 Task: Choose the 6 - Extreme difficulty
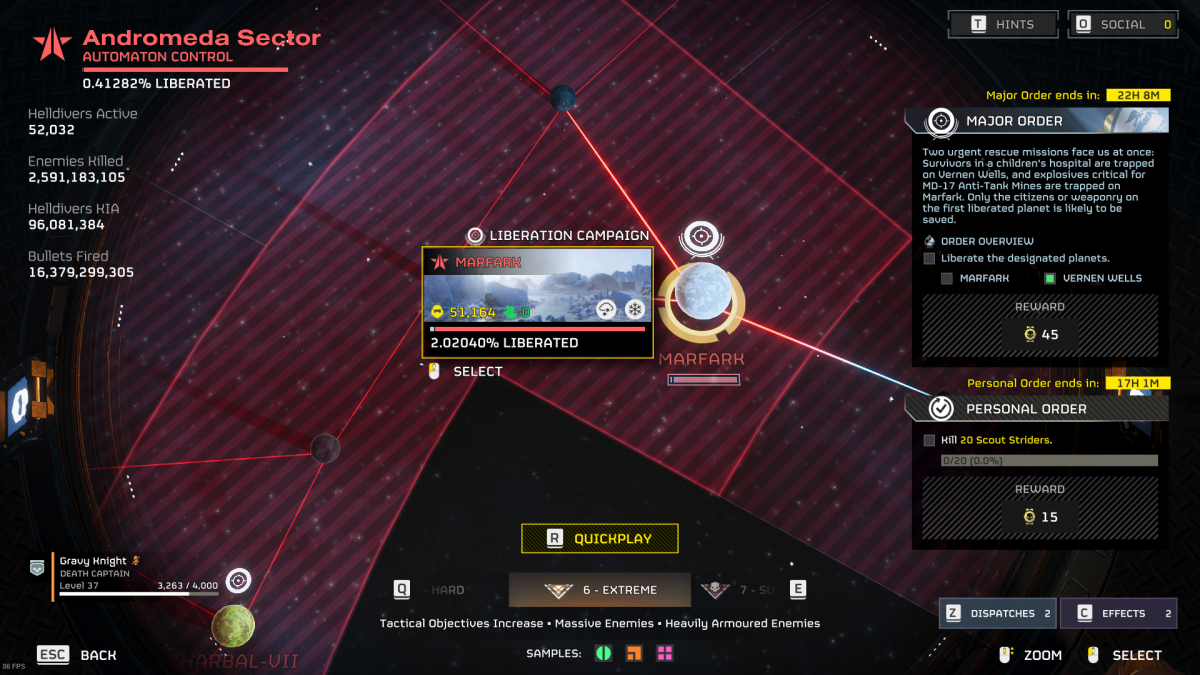click(x=600, y=590)
